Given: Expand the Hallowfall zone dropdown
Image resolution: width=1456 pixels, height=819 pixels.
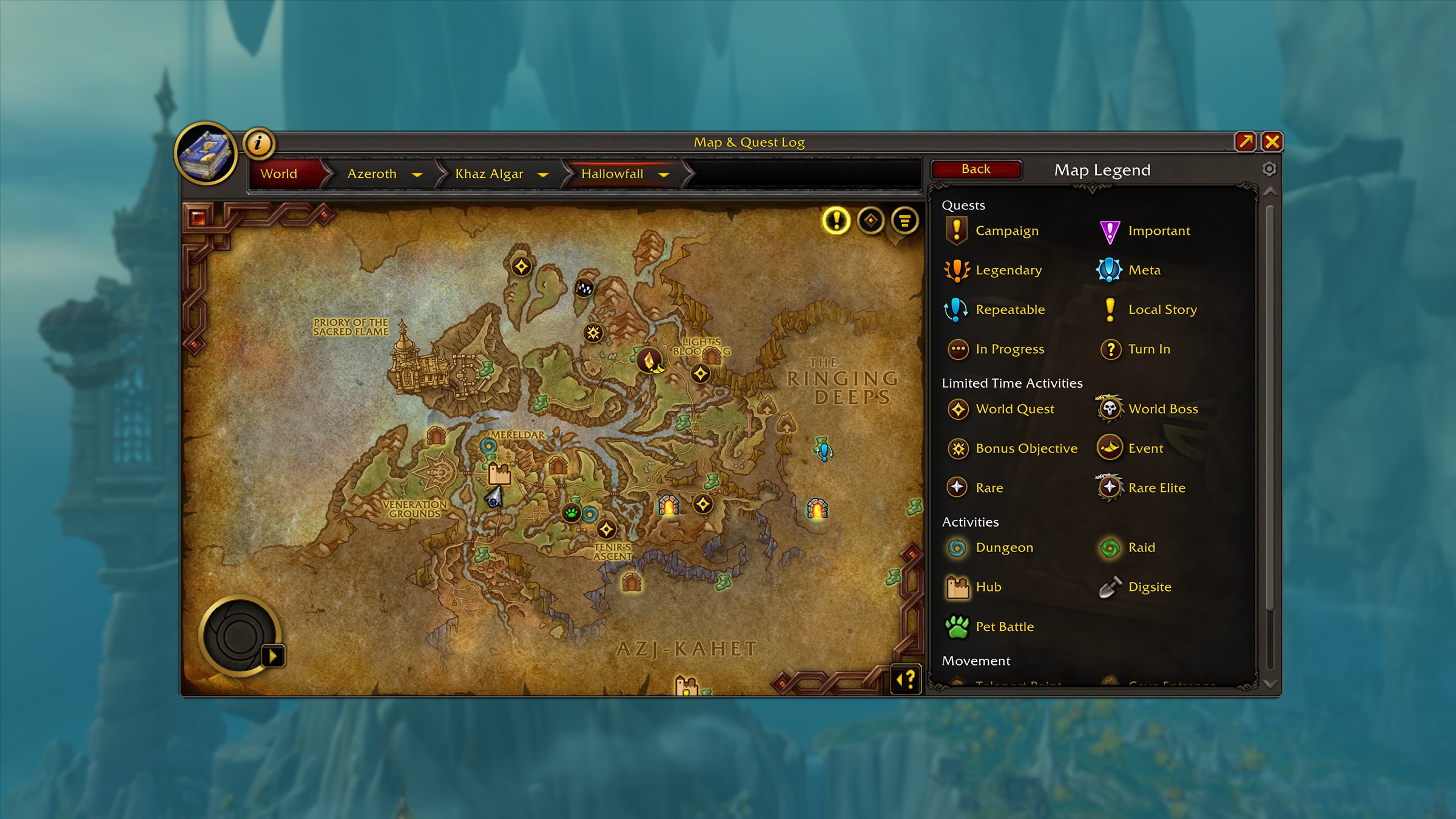Looking at the screenshot, I should click(663, 174).
